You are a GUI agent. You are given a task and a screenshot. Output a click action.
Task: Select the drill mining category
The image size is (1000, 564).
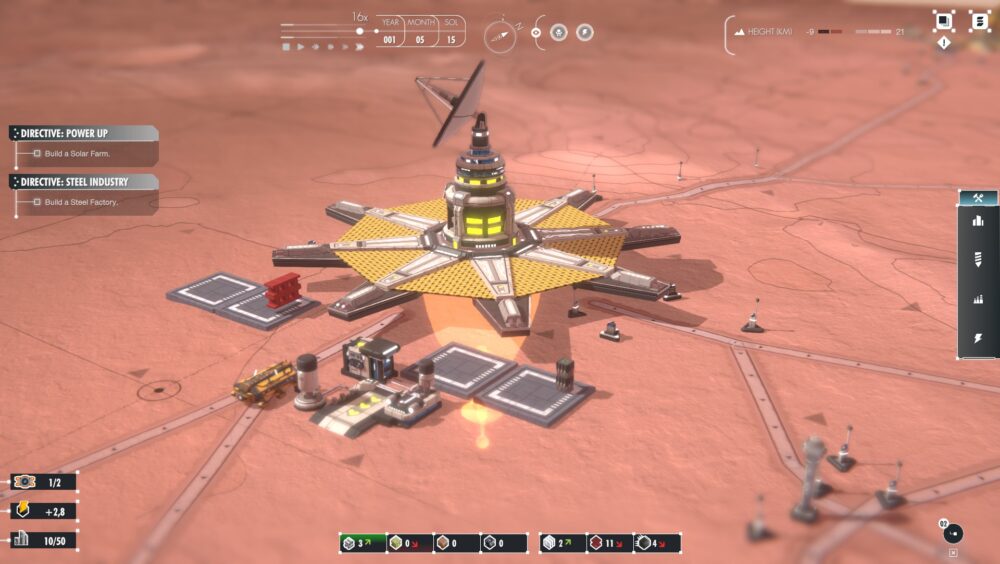point(977,259)
